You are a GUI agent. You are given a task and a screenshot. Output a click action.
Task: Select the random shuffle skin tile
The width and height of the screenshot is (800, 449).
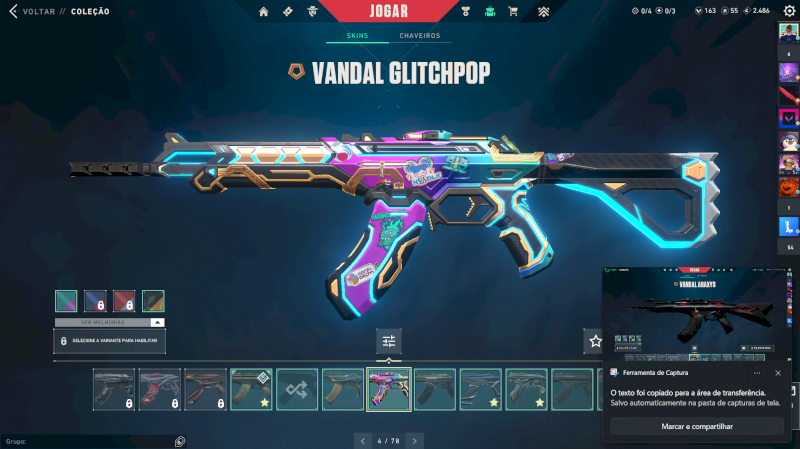point(297,390)
